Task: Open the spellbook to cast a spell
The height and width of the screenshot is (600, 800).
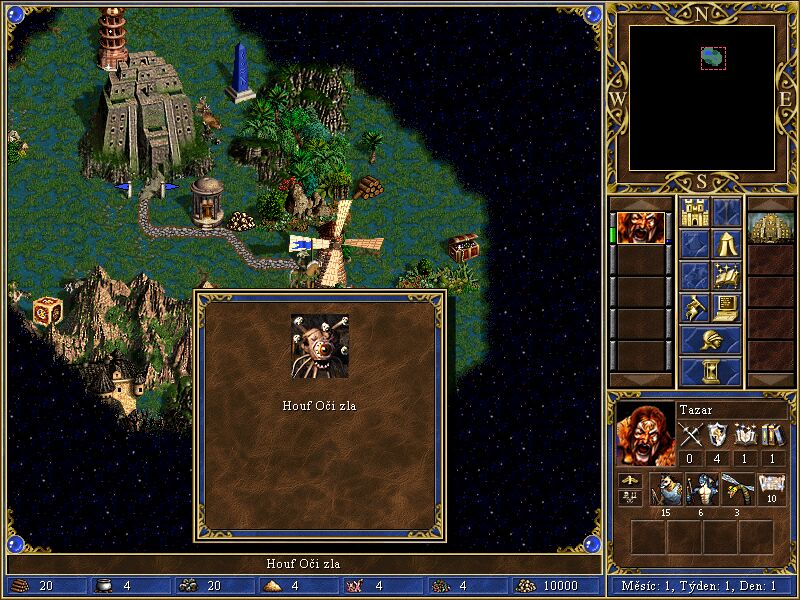Action: tap(727, 276)
